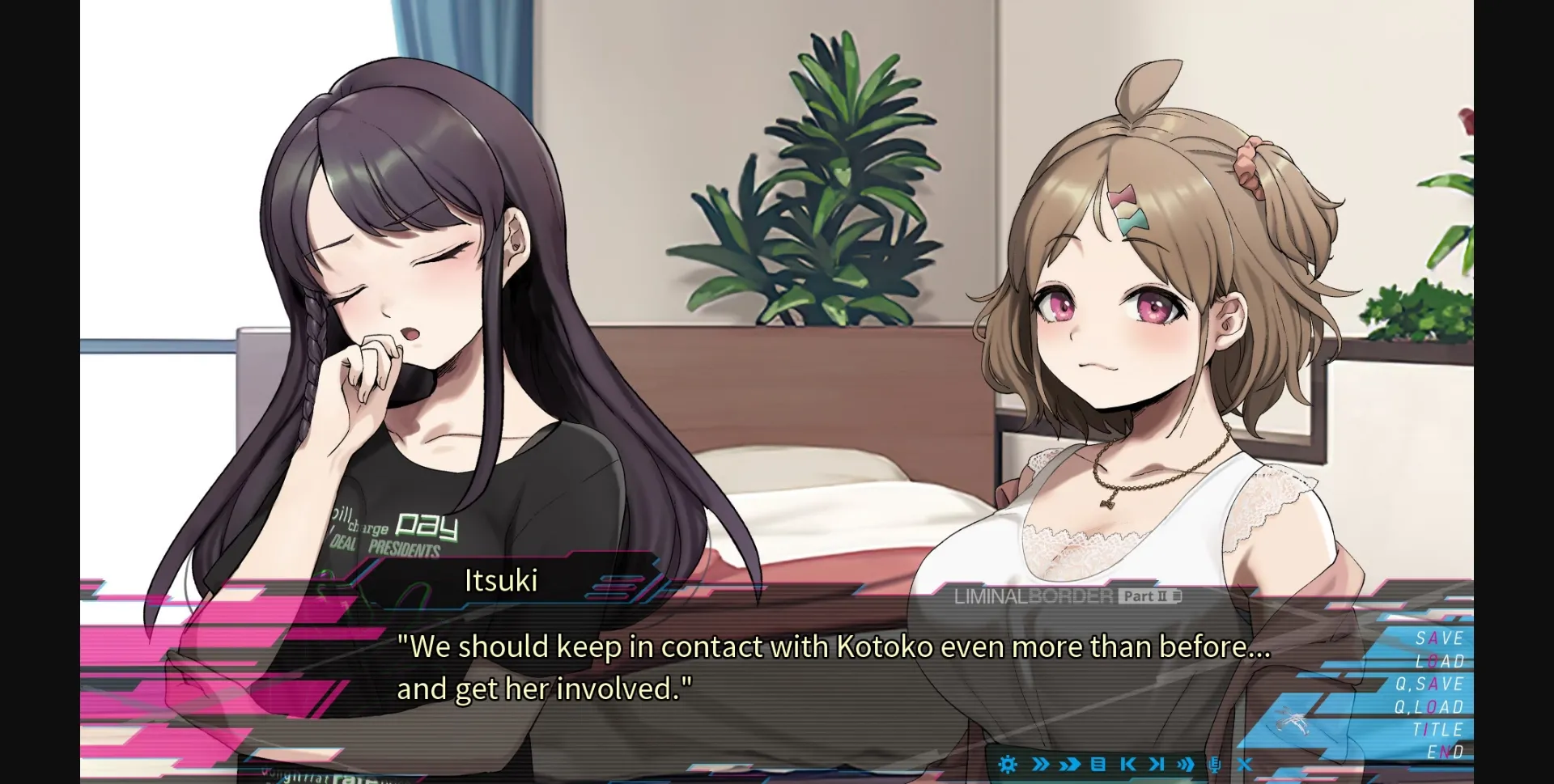1554x784 pixels.
Task: Replay the voice line with the microphone icon
Action: coord(1214,764)
